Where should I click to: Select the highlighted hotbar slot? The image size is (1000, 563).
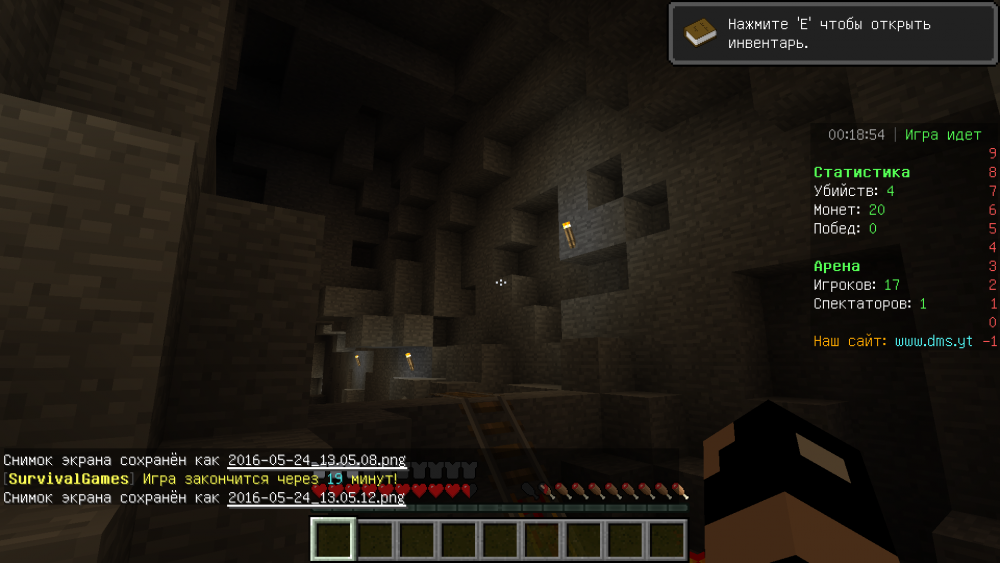coord(333,540)
